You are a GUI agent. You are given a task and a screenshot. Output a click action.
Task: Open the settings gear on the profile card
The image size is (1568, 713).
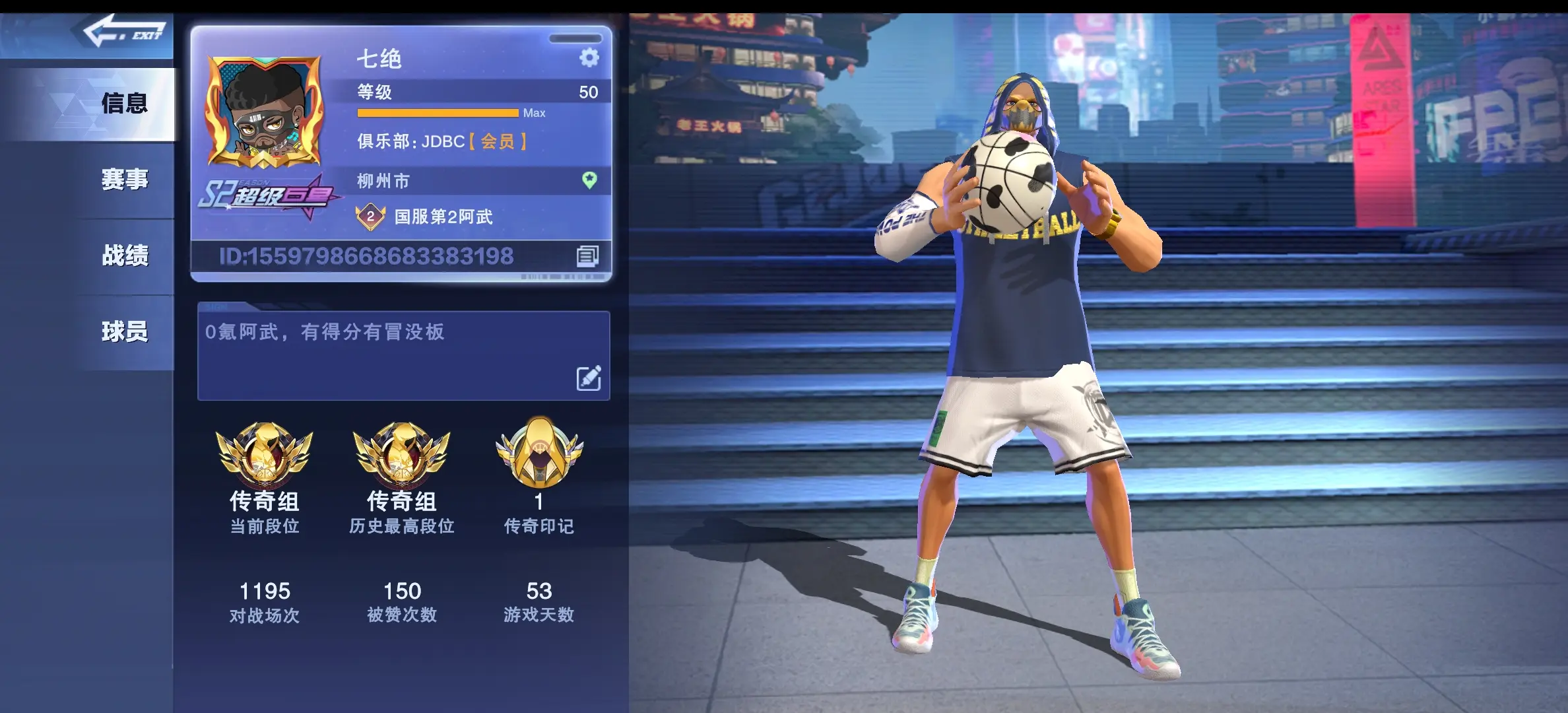587,59
